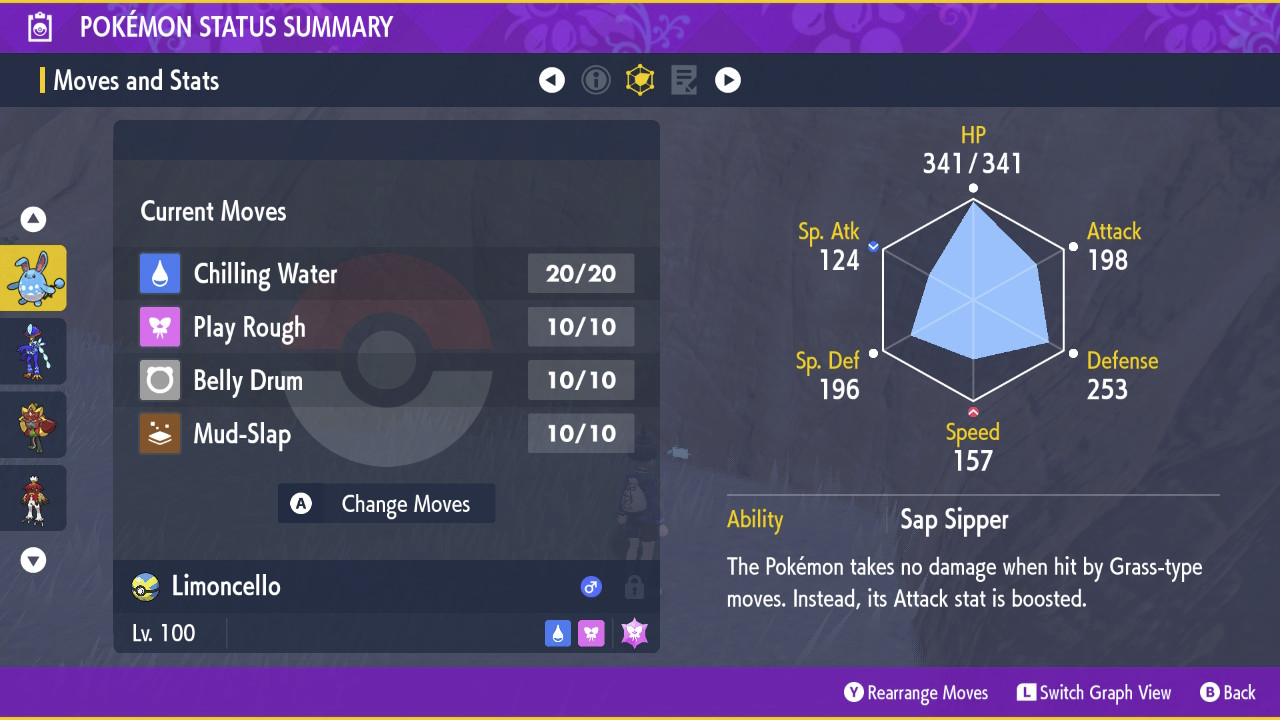Show the Moves and Stats hexagon tab

640,80
